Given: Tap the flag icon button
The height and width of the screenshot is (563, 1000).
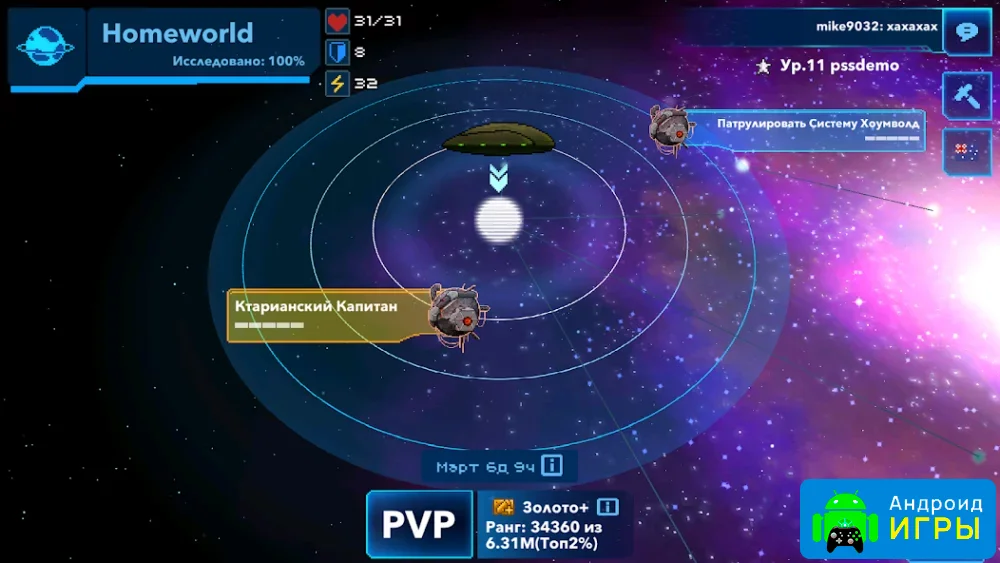Looking at the screenshot, I should coord(966,152).
